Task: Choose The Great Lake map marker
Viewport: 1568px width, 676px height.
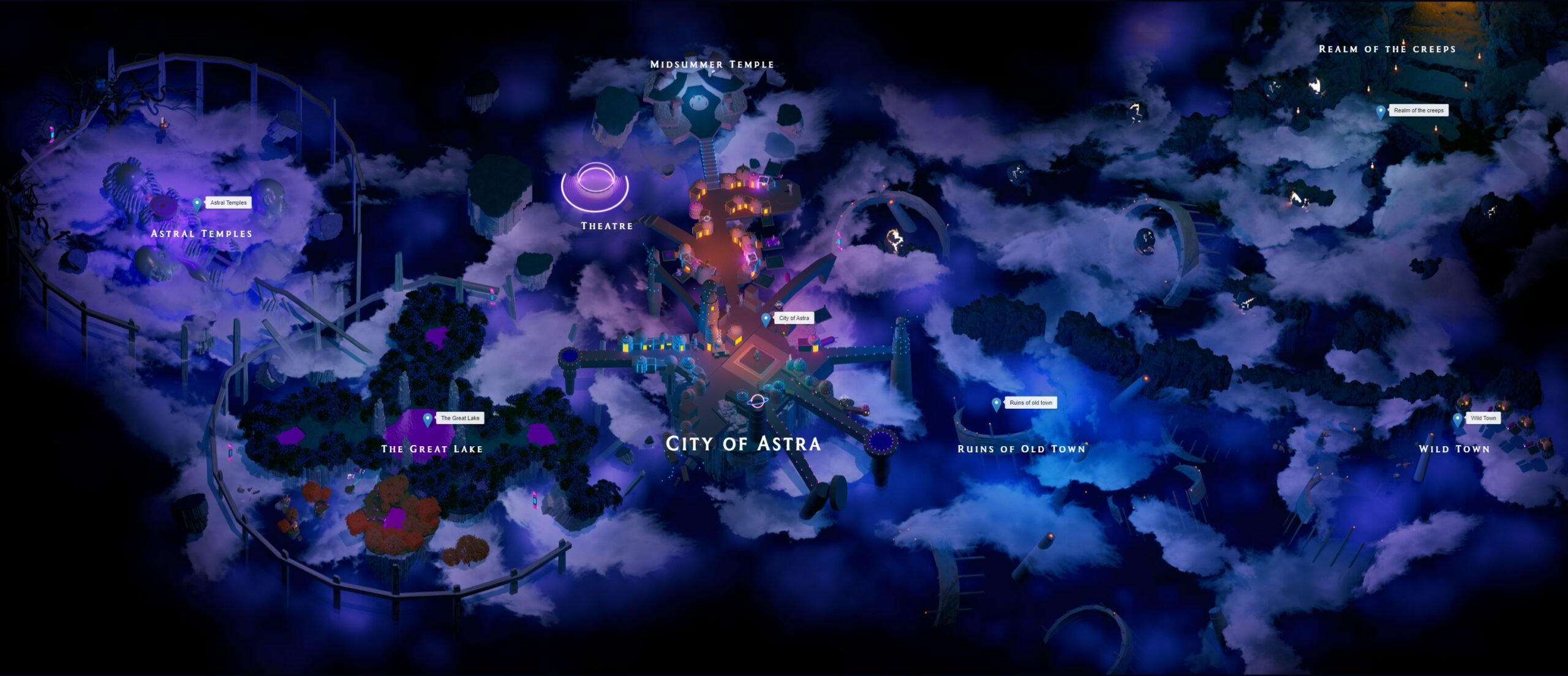Action: [x=428, y=419]
